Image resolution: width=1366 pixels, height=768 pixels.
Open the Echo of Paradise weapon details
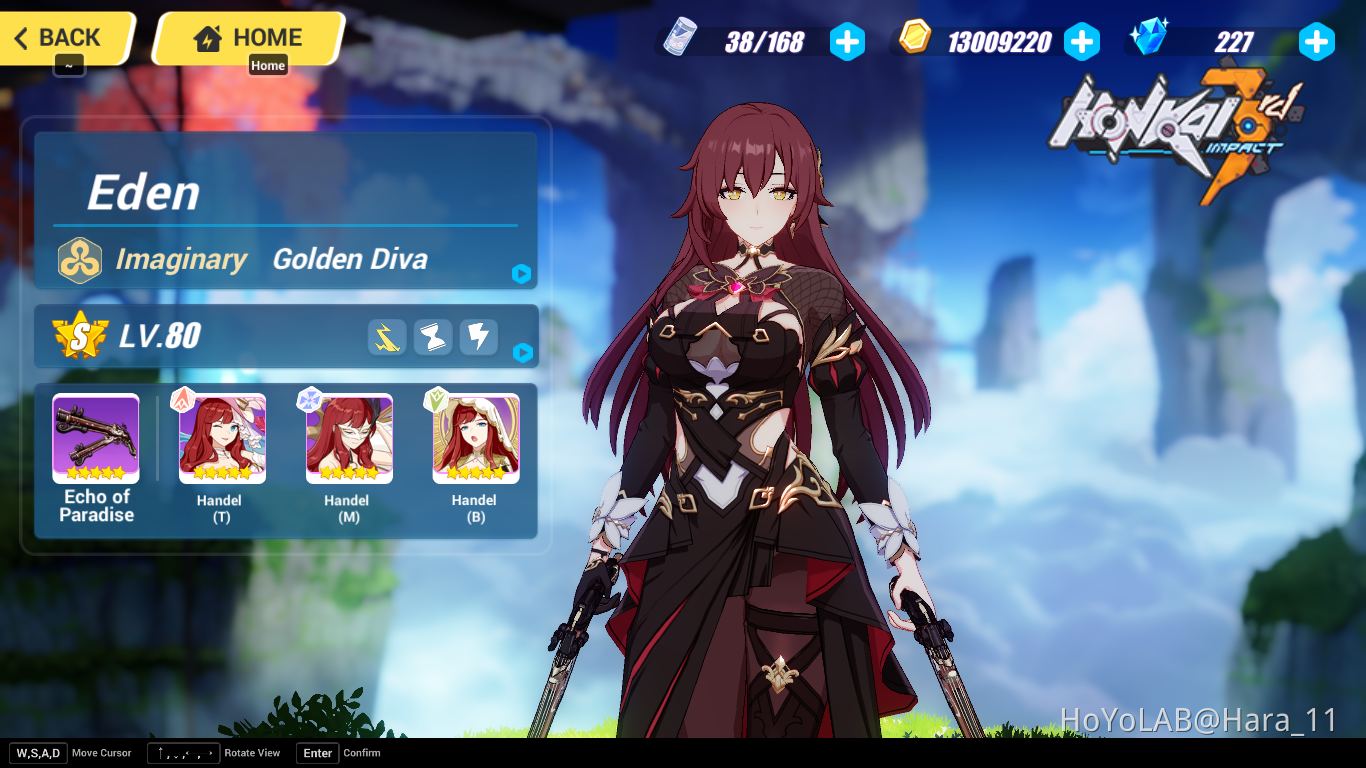95,438
